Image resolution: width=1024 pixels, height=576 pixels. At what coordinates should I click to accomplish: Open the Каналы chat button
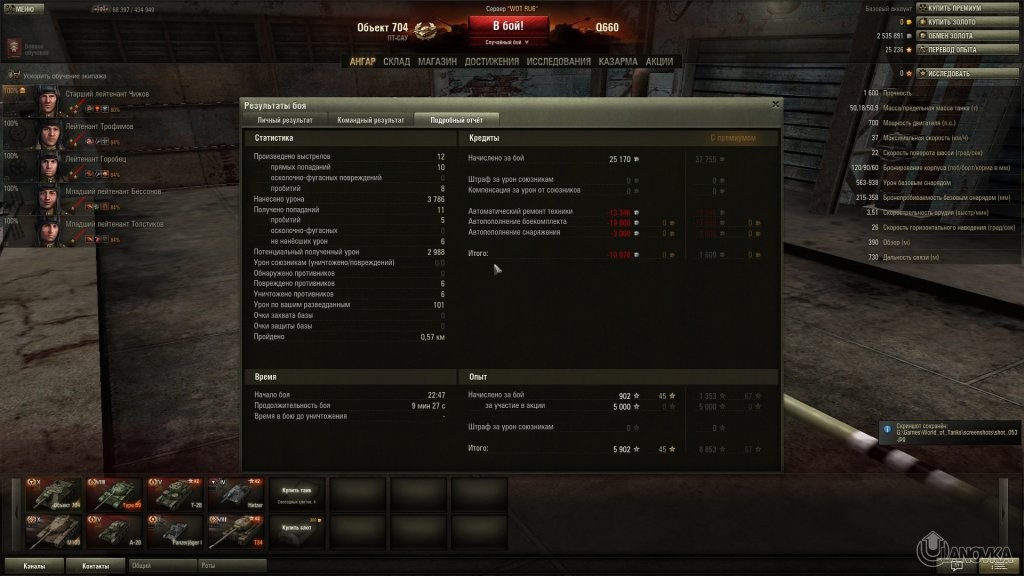(x=34, y=566)
